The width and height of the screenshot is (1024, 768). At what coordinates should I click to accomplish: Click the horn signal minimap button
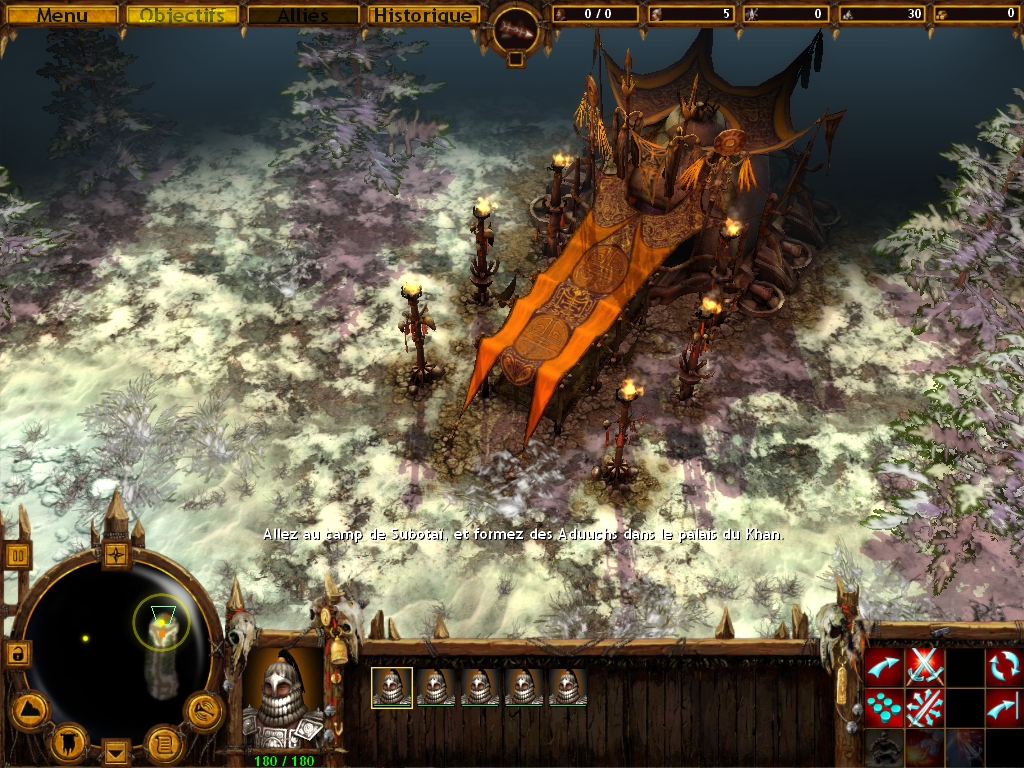click(204, 710)
